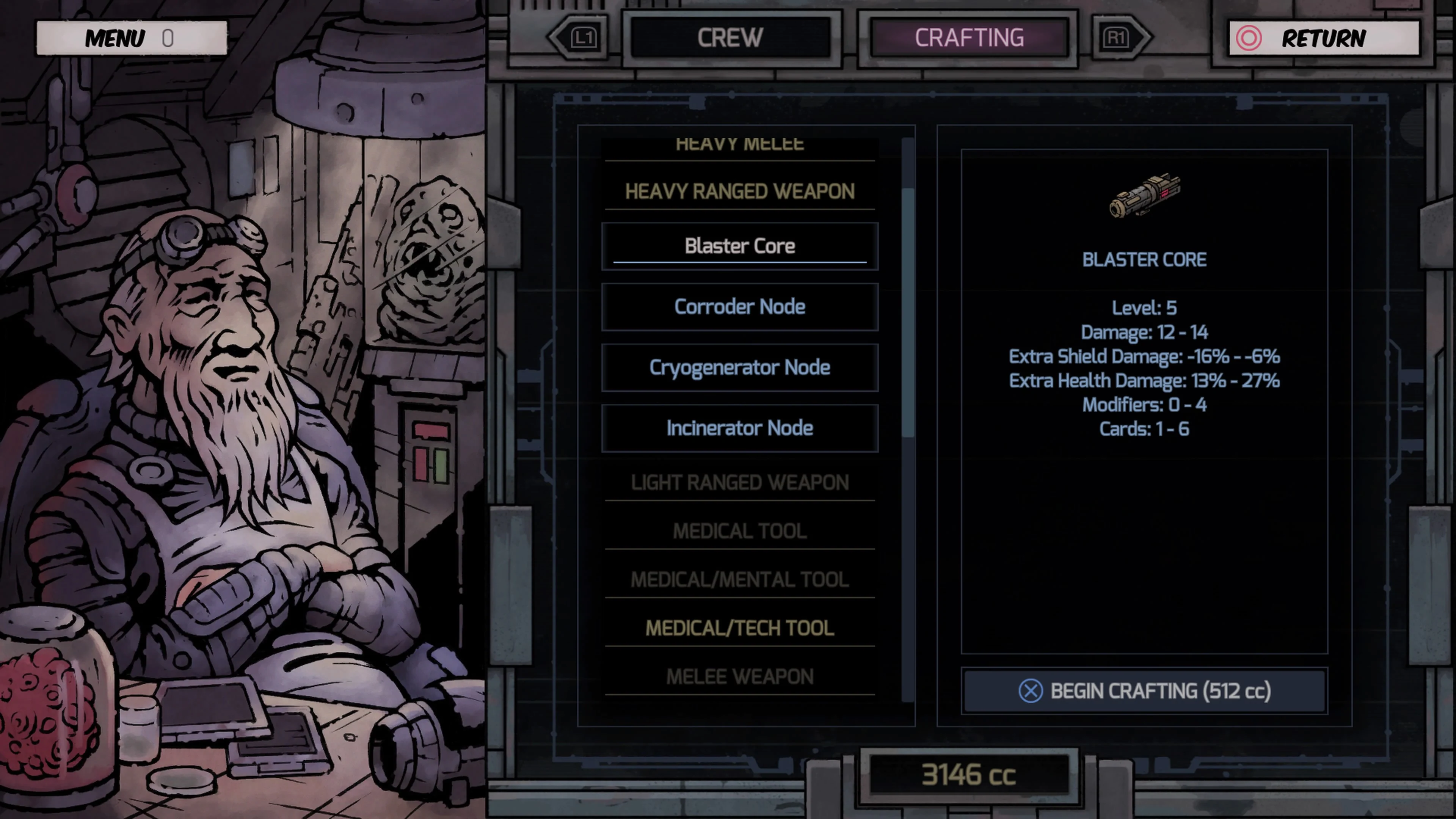
Task: Click RETURN to exit crafting
Action: [1326, 38]
